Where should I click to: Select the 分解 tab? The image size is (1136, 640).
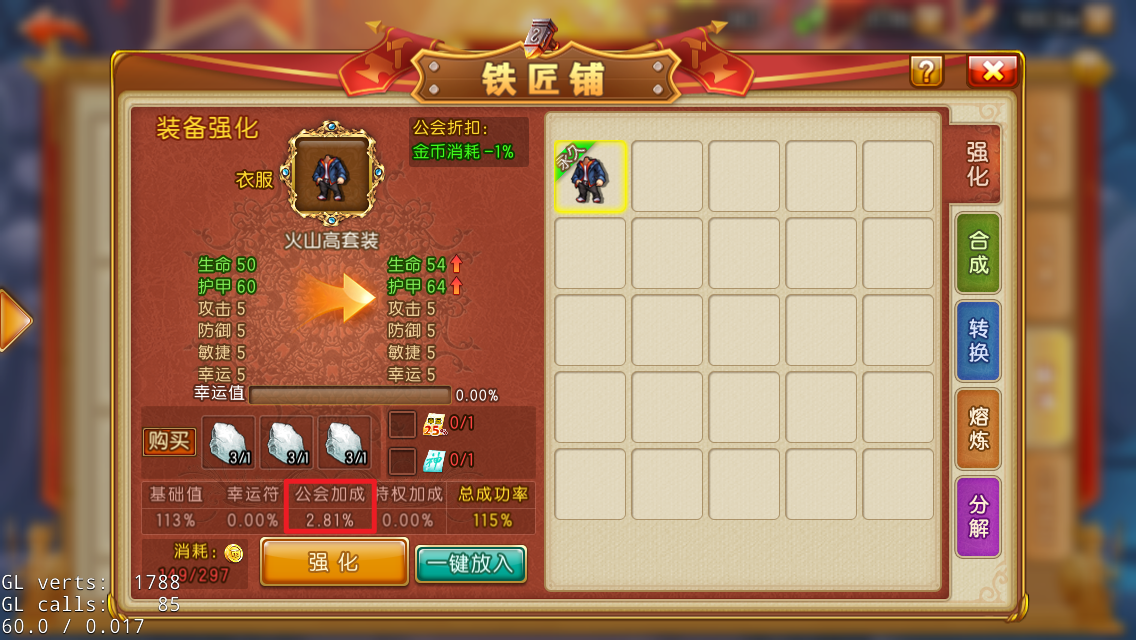[x=977, y=516]
